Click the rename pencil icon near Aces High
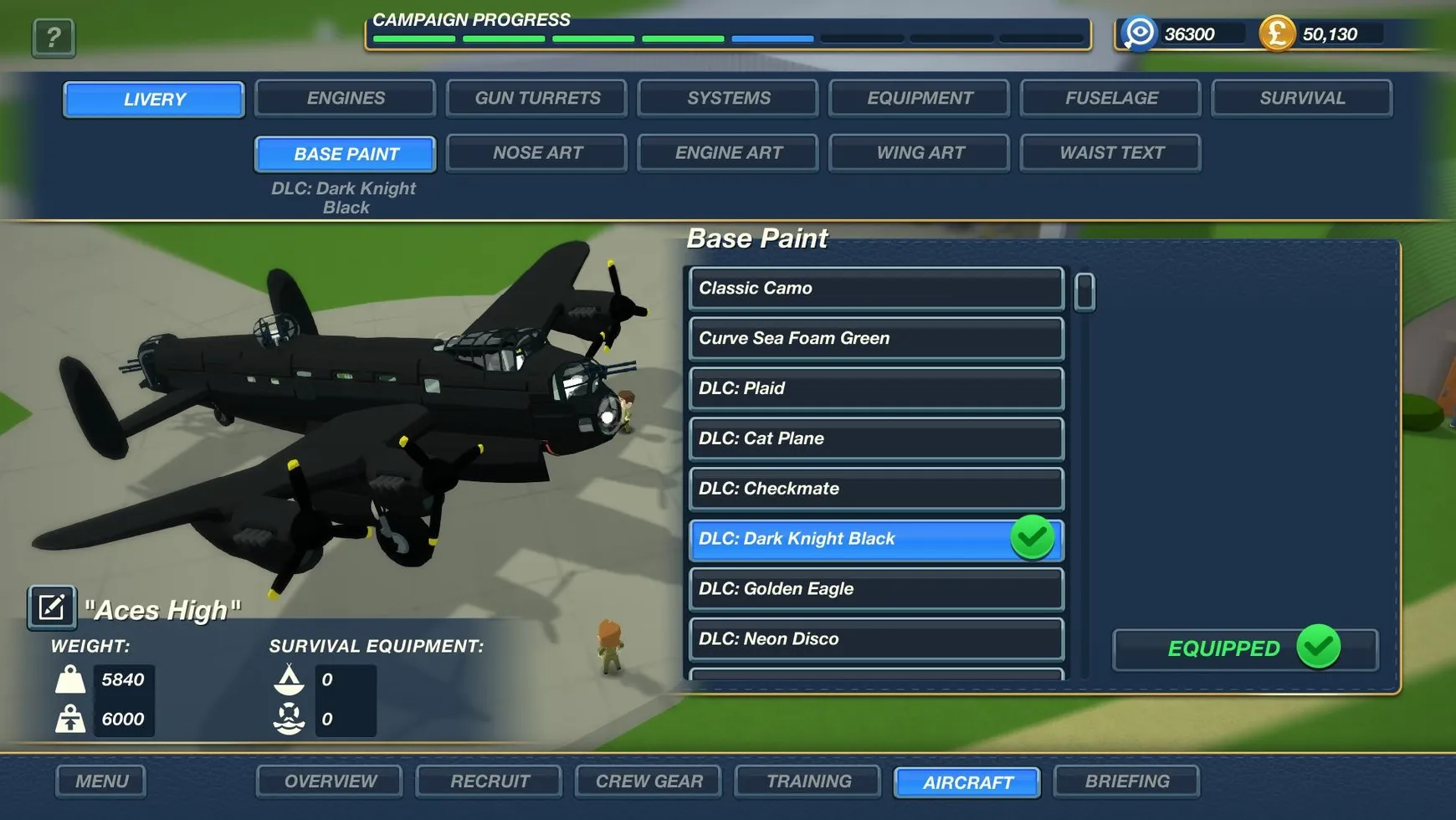This screenshot has height=820, width=1456. click(x=51, y=606)
